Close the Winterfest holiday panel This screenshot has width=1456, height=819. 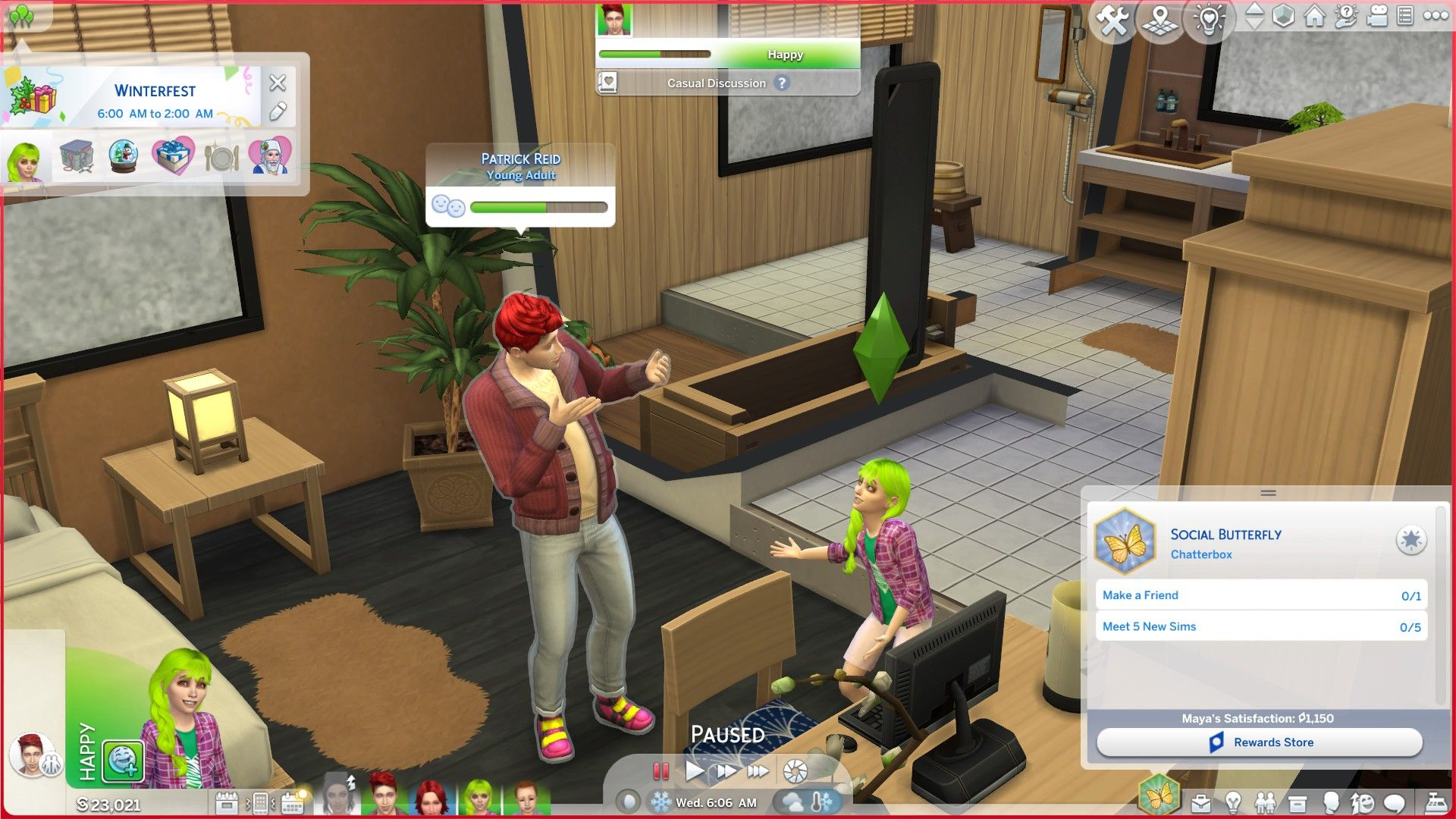tap(278, 83)
